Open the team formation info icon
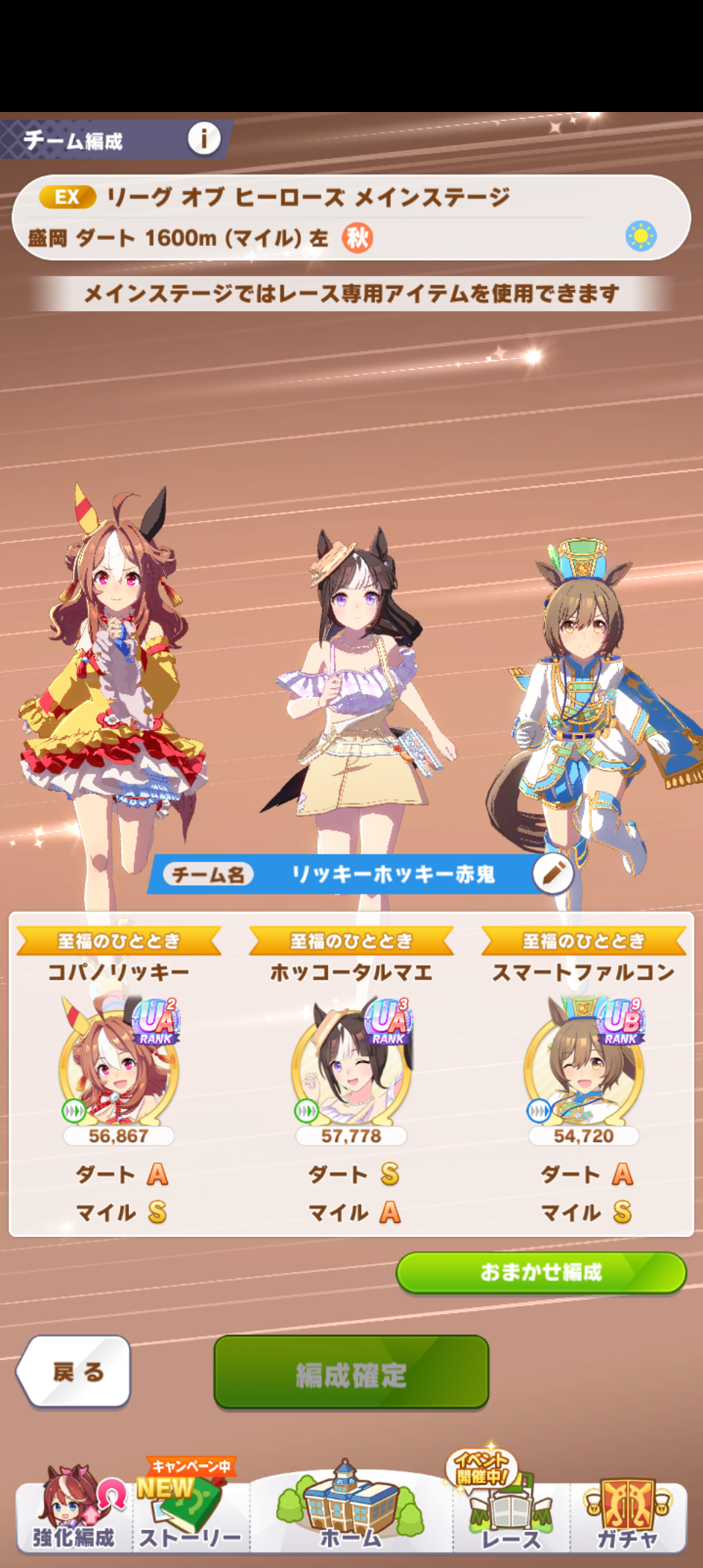 [x=204, y=138]
